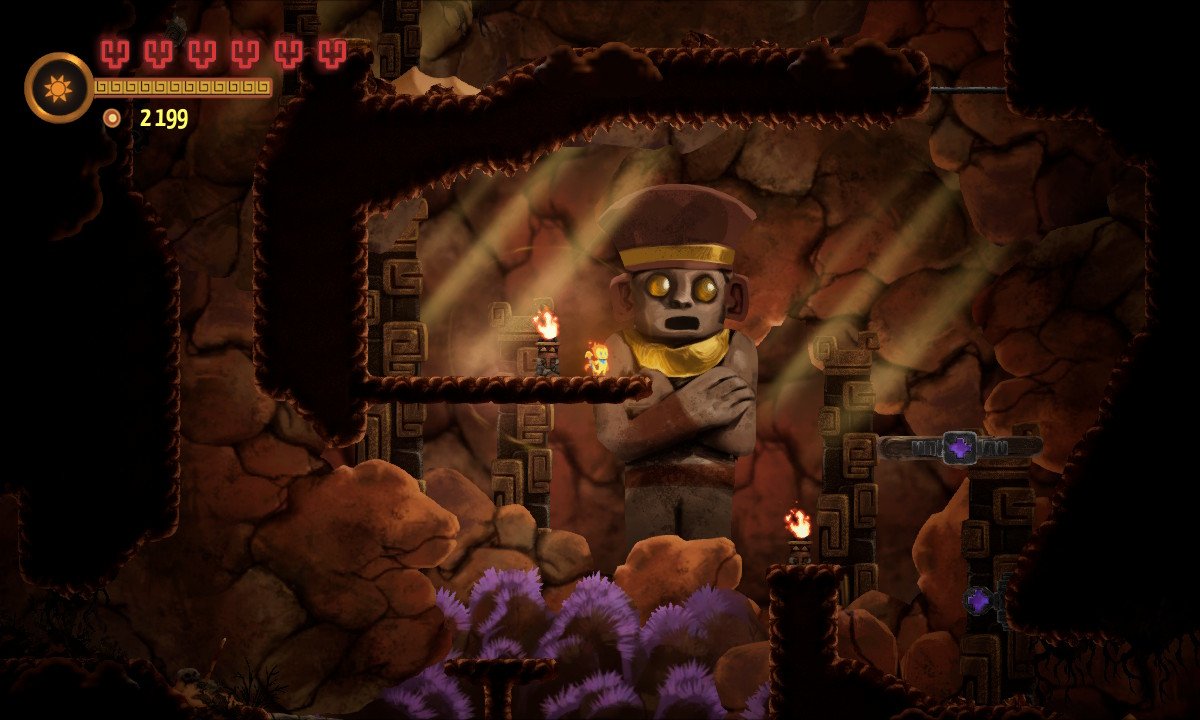Click the sun medallion power icon

(x=58, y=88)
